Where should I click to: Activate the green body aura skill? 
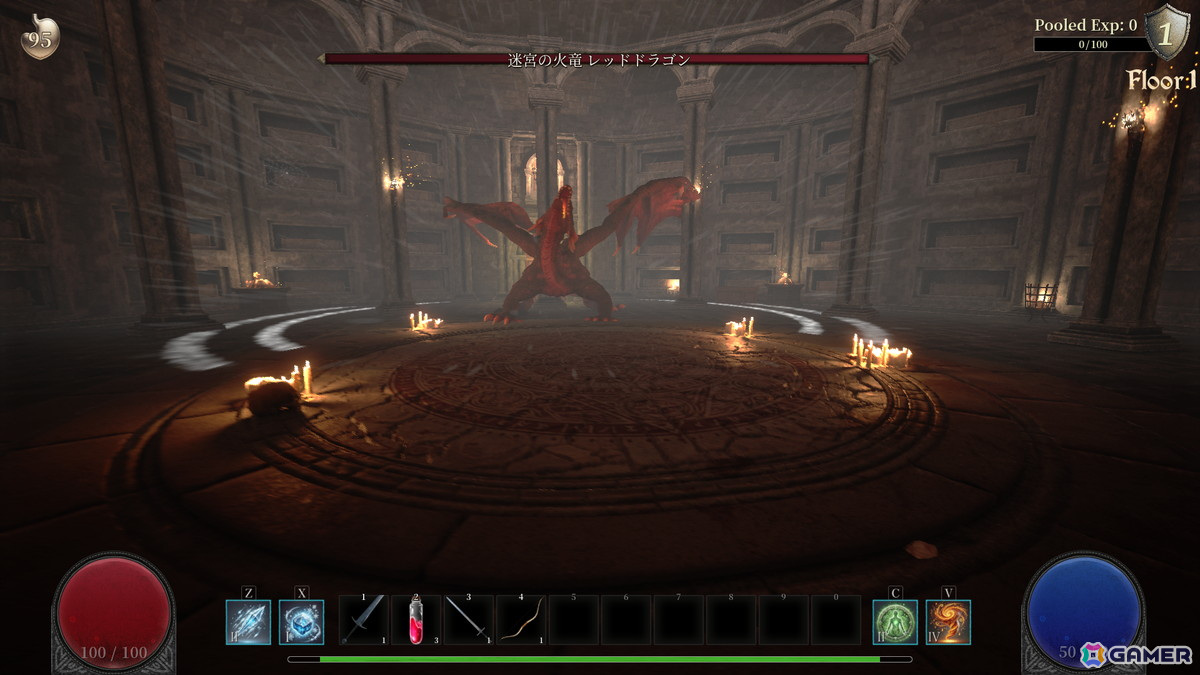coord(895,621)
